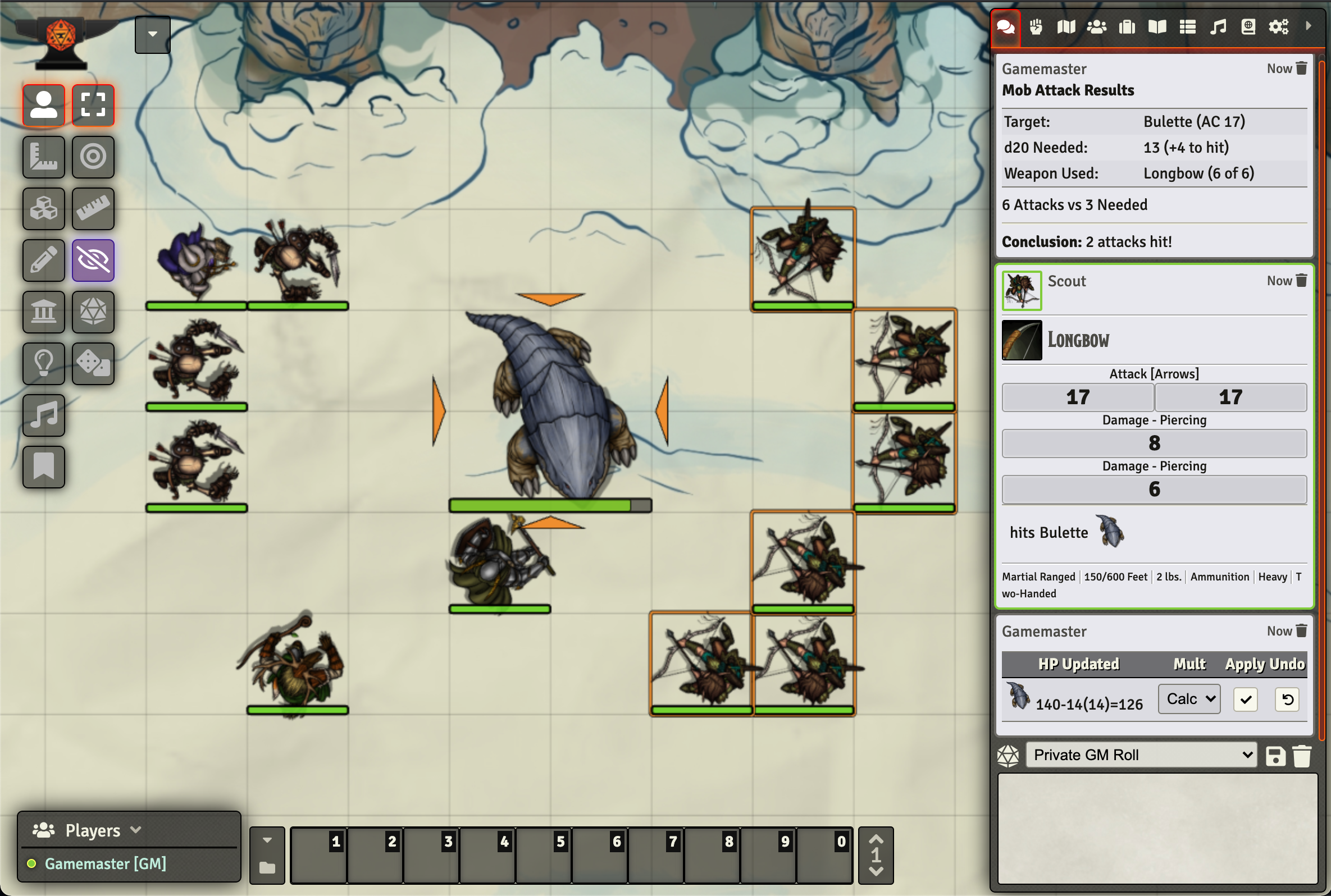Screen dimensions: 1331x896
Task: Change the Calc multiplier dropdown
Action: 1188,698
